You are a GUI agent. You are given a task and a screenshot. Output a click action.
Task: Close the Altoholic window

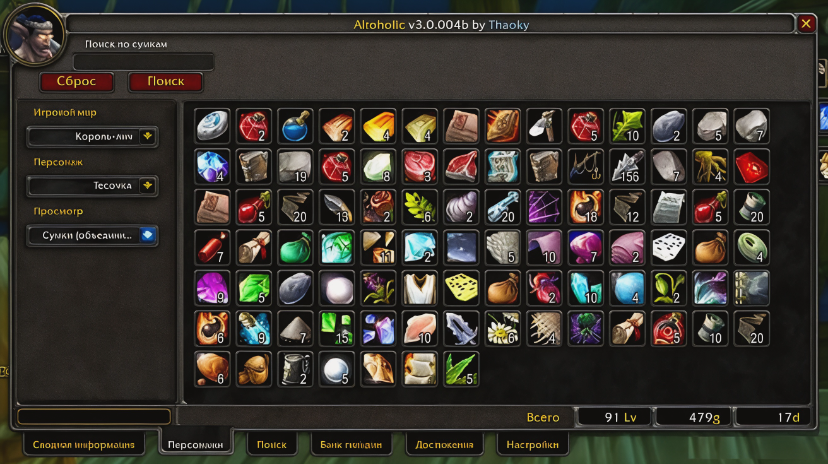807,23
